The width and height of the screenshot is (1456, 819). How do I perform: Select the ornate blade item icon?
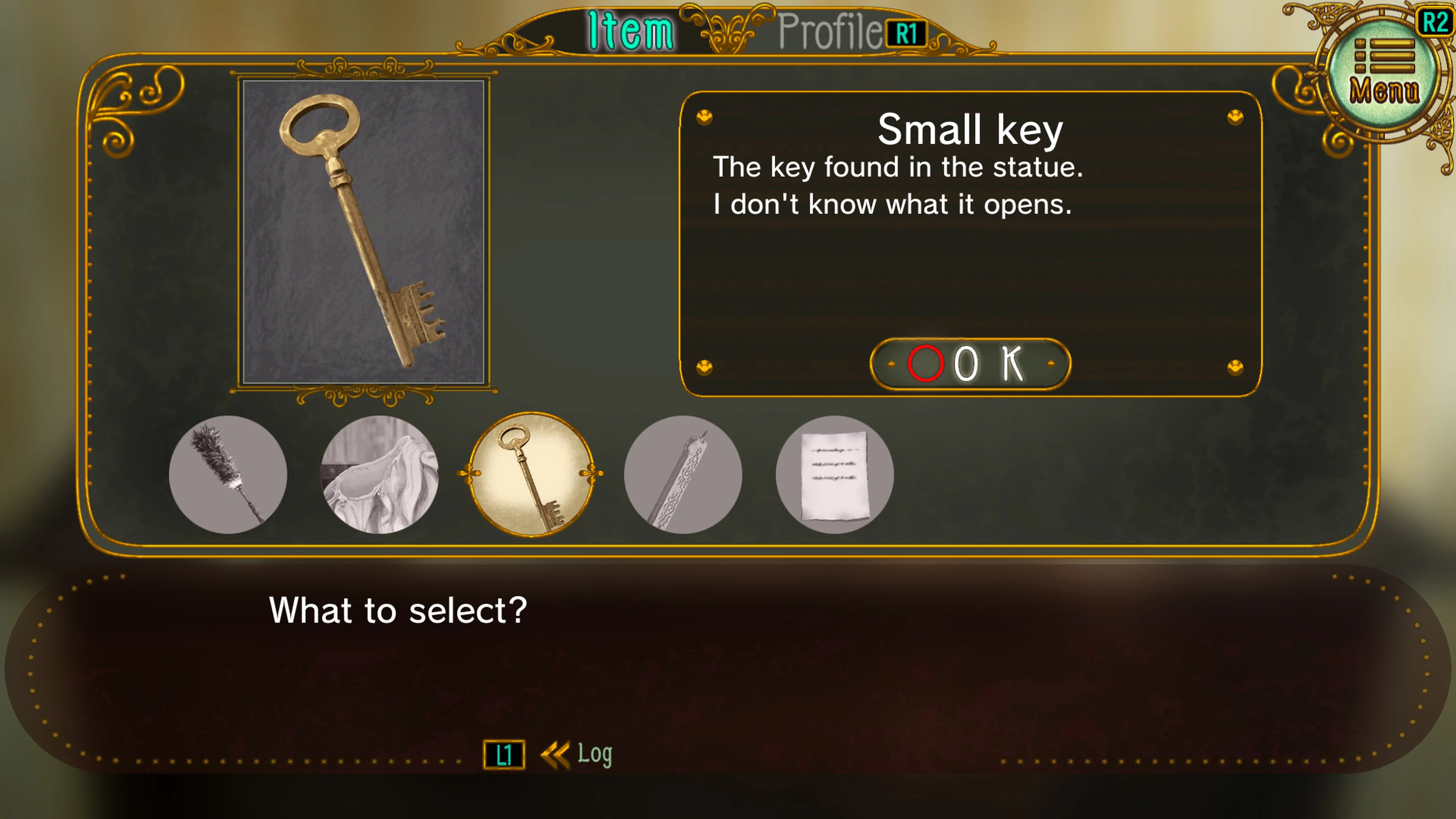click(683, 477)
